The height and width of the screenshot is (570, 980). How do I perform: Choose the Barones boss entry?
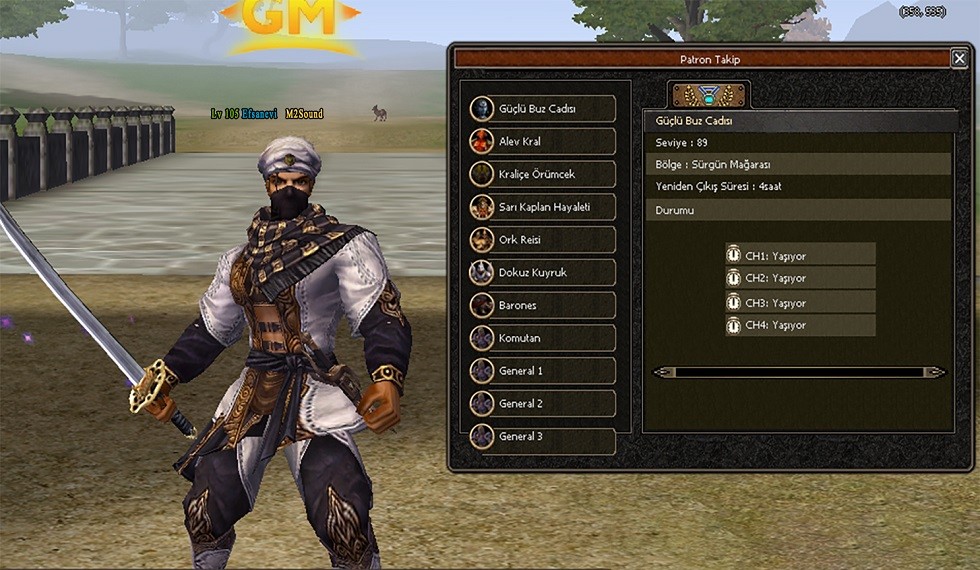(542, 306)
